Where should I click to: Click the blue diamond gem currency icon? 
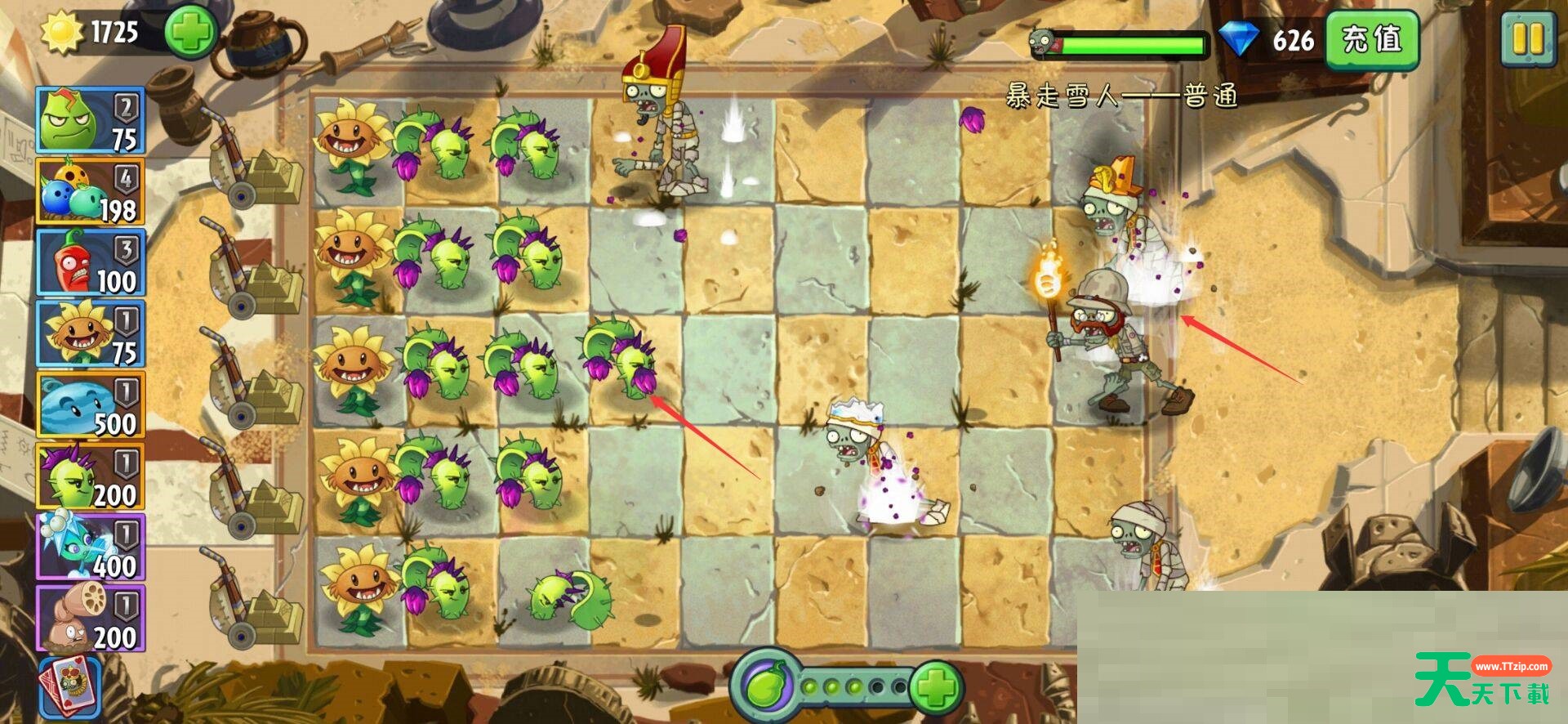[x=1238, y=39]
